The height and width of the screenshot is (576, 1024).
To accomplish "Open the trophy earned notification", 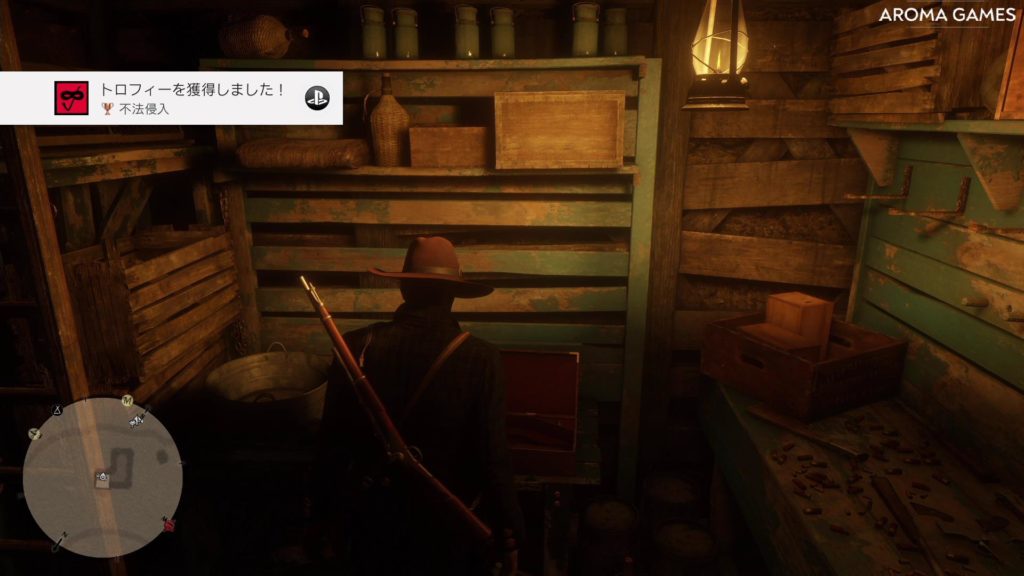I will (x=190, y=98).
